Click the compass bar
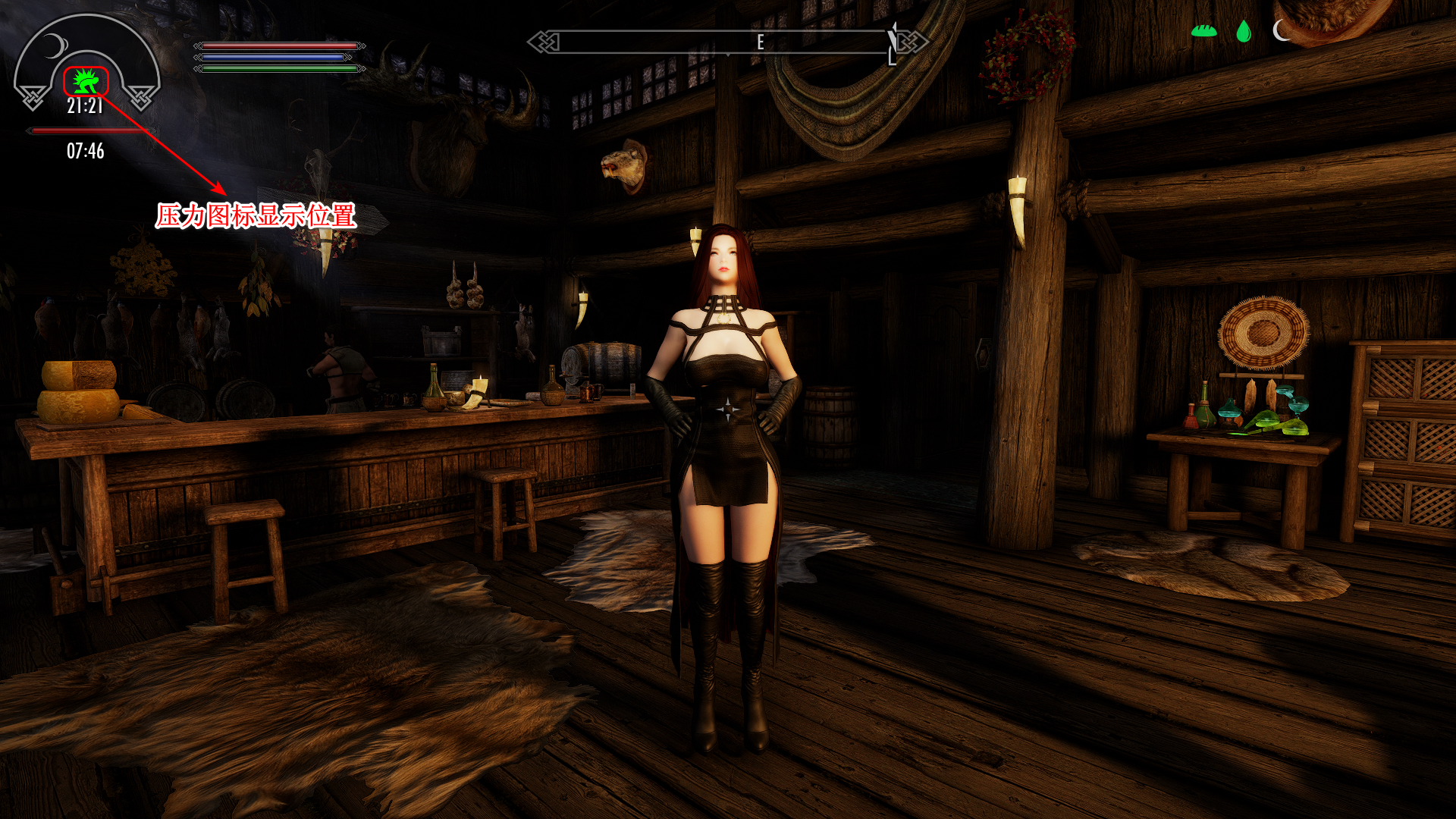This screenshot has height=819, width=1456. (726, 42)
